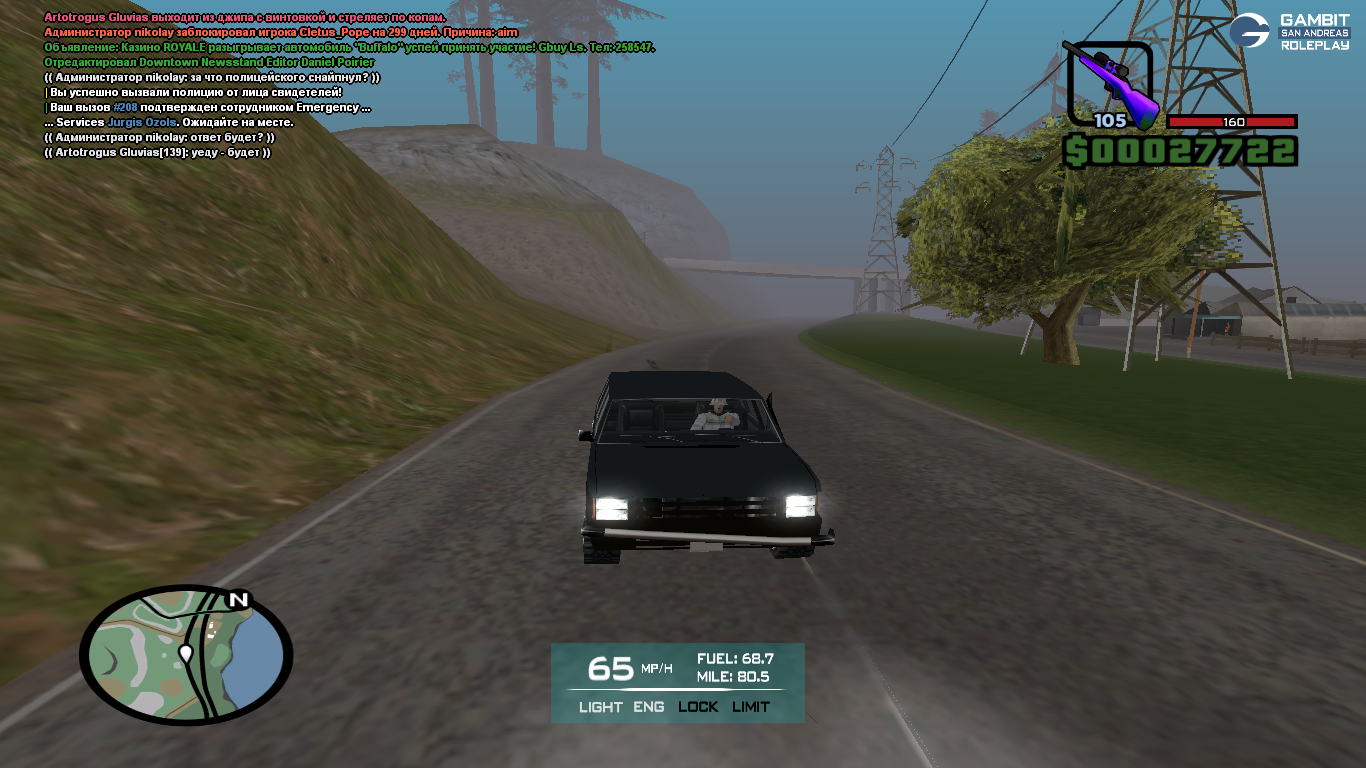This screenshot has height=768, width=1366.
Task: Click the white player marker on the minimap
Action: pyautogui.click(x=185, y=654)
